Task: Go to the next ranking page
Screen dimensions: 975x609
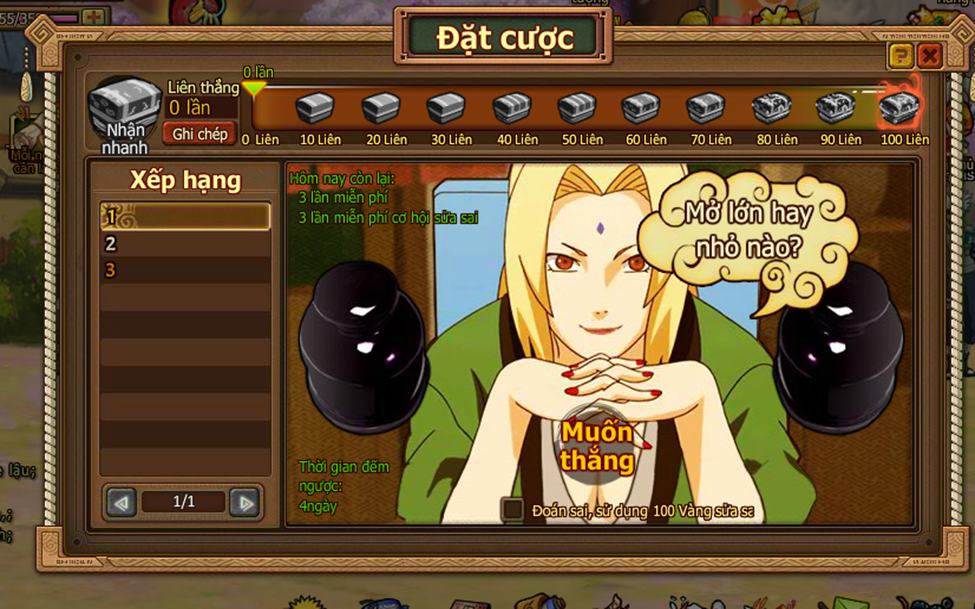Action: (x=244, y=502)
